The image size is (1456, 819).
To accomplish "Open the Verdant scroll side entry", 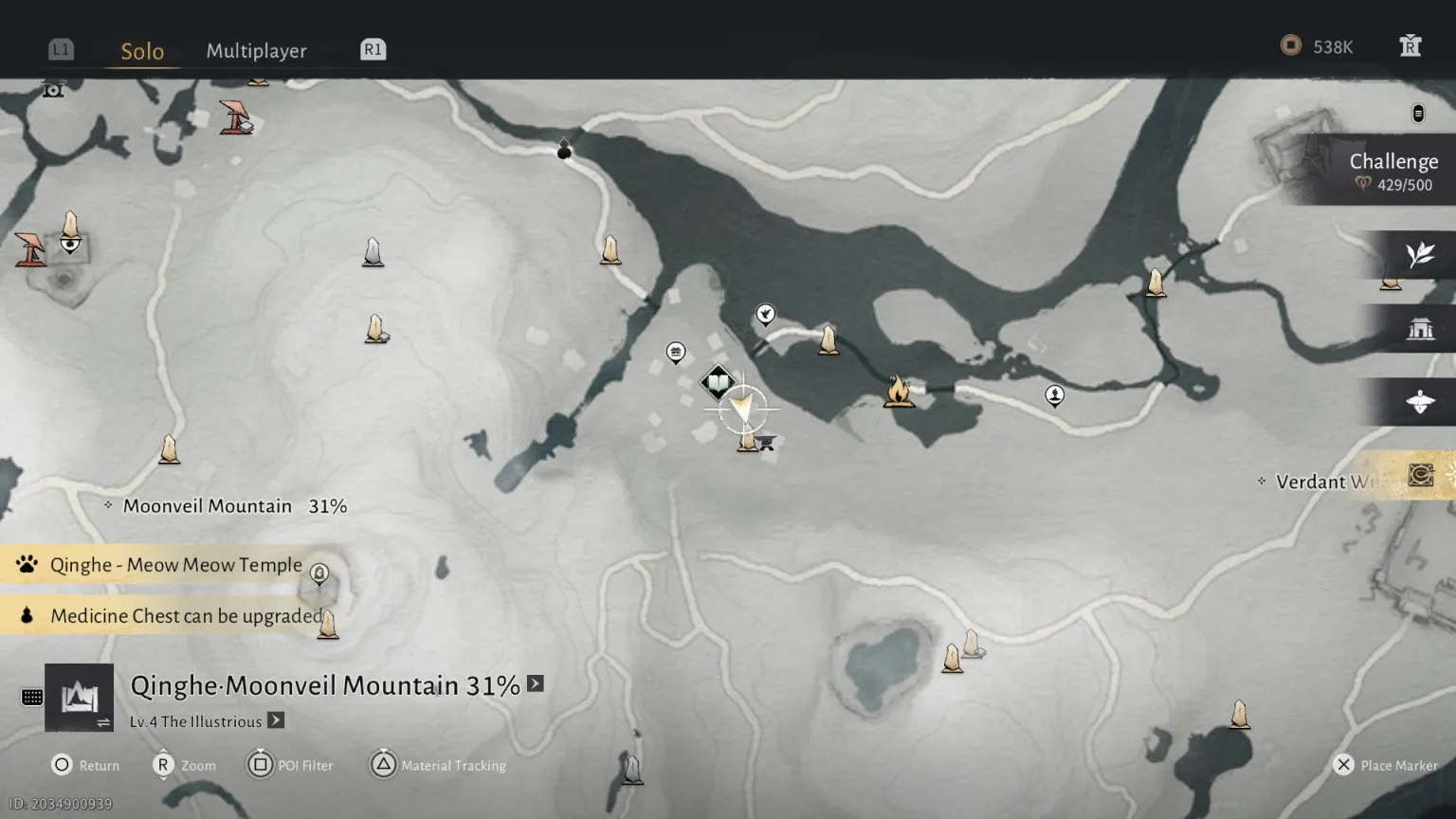I will 1419,475.
